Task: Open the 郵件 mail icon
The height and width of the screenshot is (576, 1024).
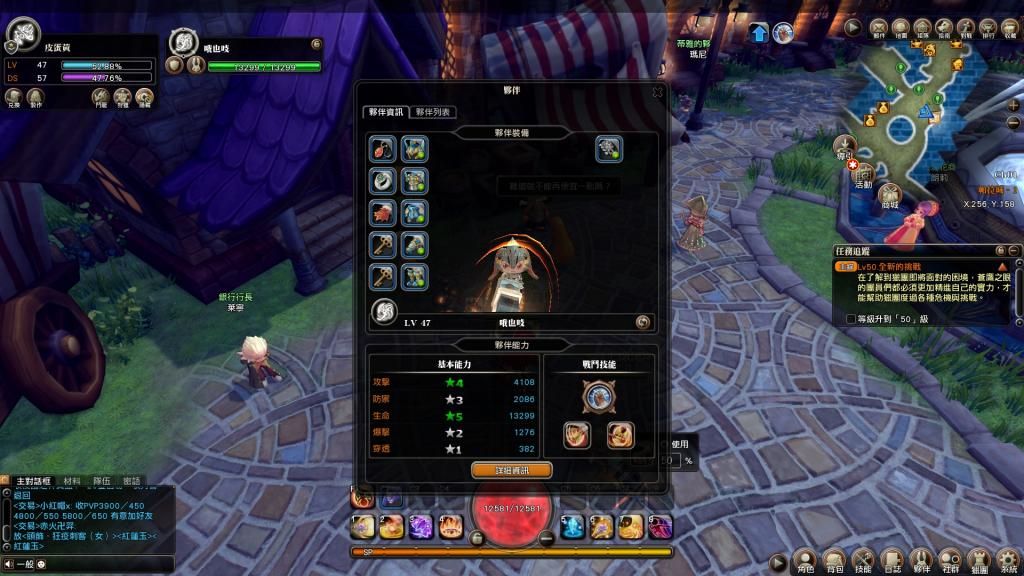Action: 879,28
